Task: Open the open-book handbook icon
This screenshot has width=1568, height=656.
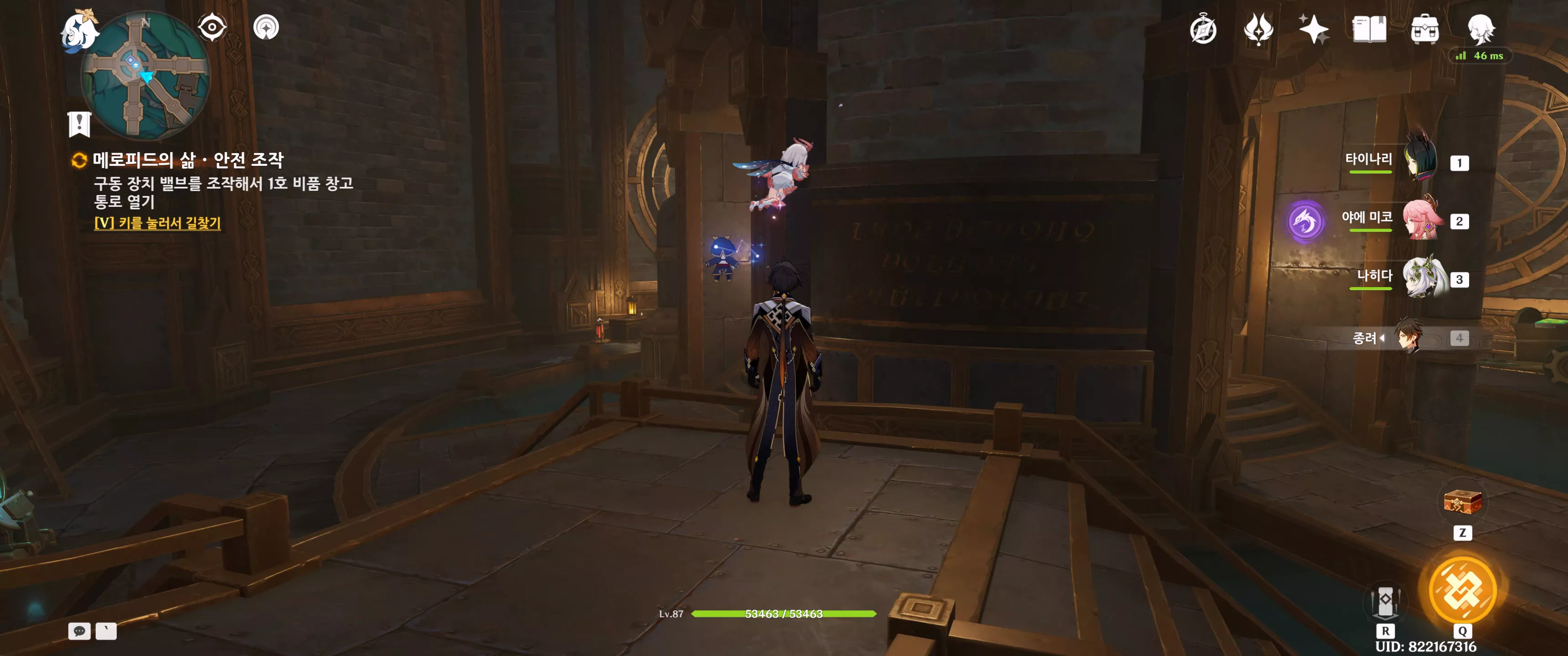Action: click(1369, 29)
